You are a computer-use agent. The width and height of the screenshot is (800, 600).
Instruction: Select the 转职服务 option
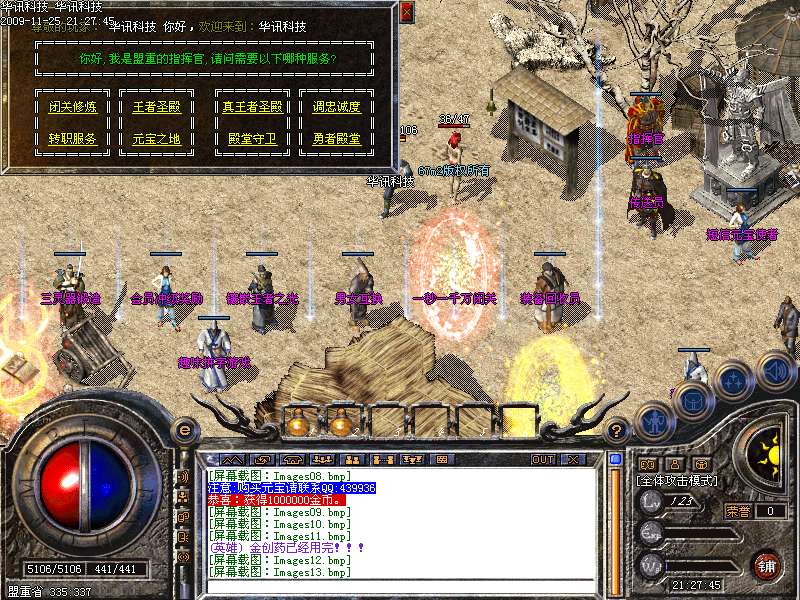[x=73, y=139]
